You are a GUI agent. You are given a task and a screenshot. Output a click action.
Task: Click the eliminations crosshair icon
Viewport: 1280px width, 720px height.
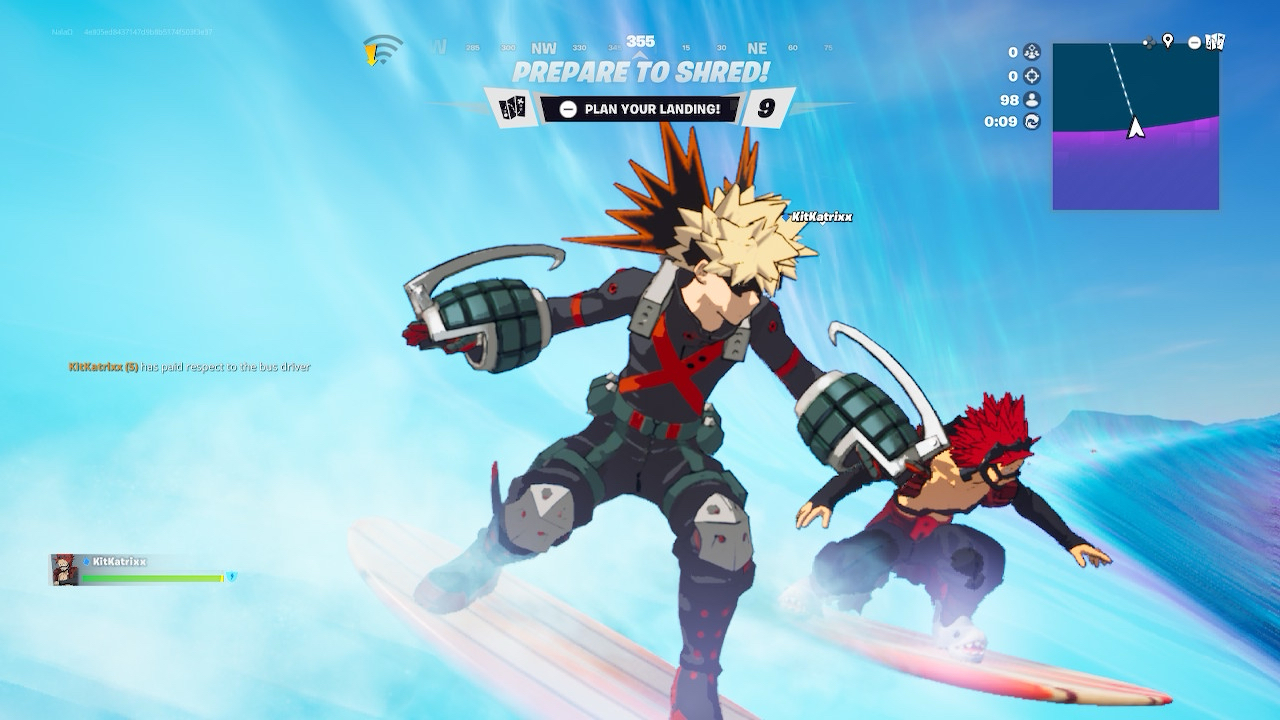pos(1032,76)
